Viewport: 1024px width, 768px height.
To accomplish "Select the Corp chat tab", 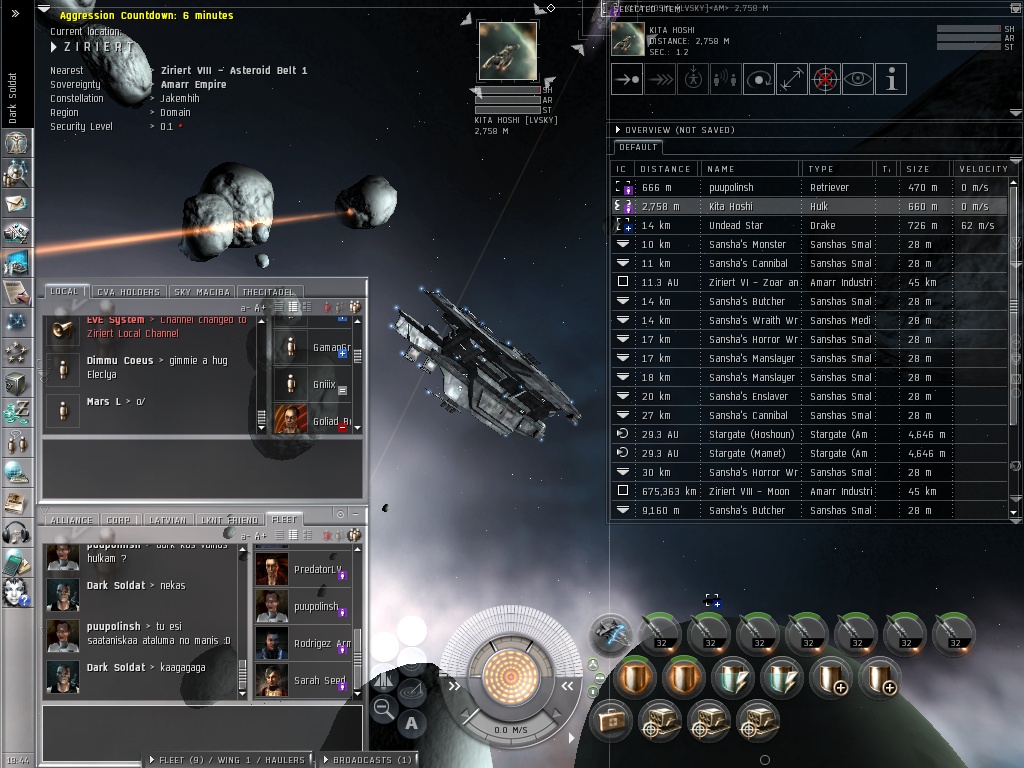I will tap(119, 520).
